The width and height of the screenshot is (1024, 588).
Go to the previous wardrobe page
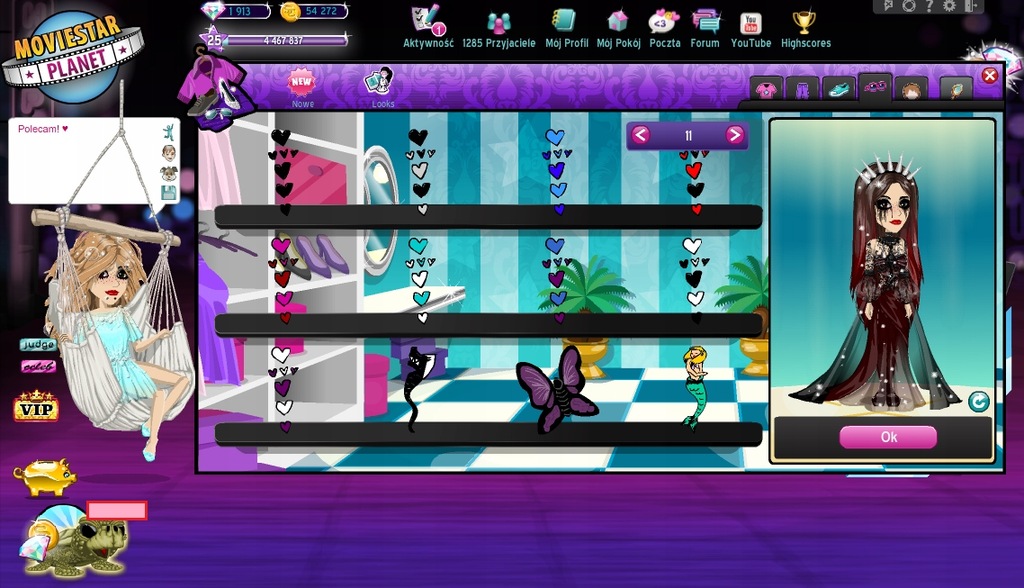(640, 135)
